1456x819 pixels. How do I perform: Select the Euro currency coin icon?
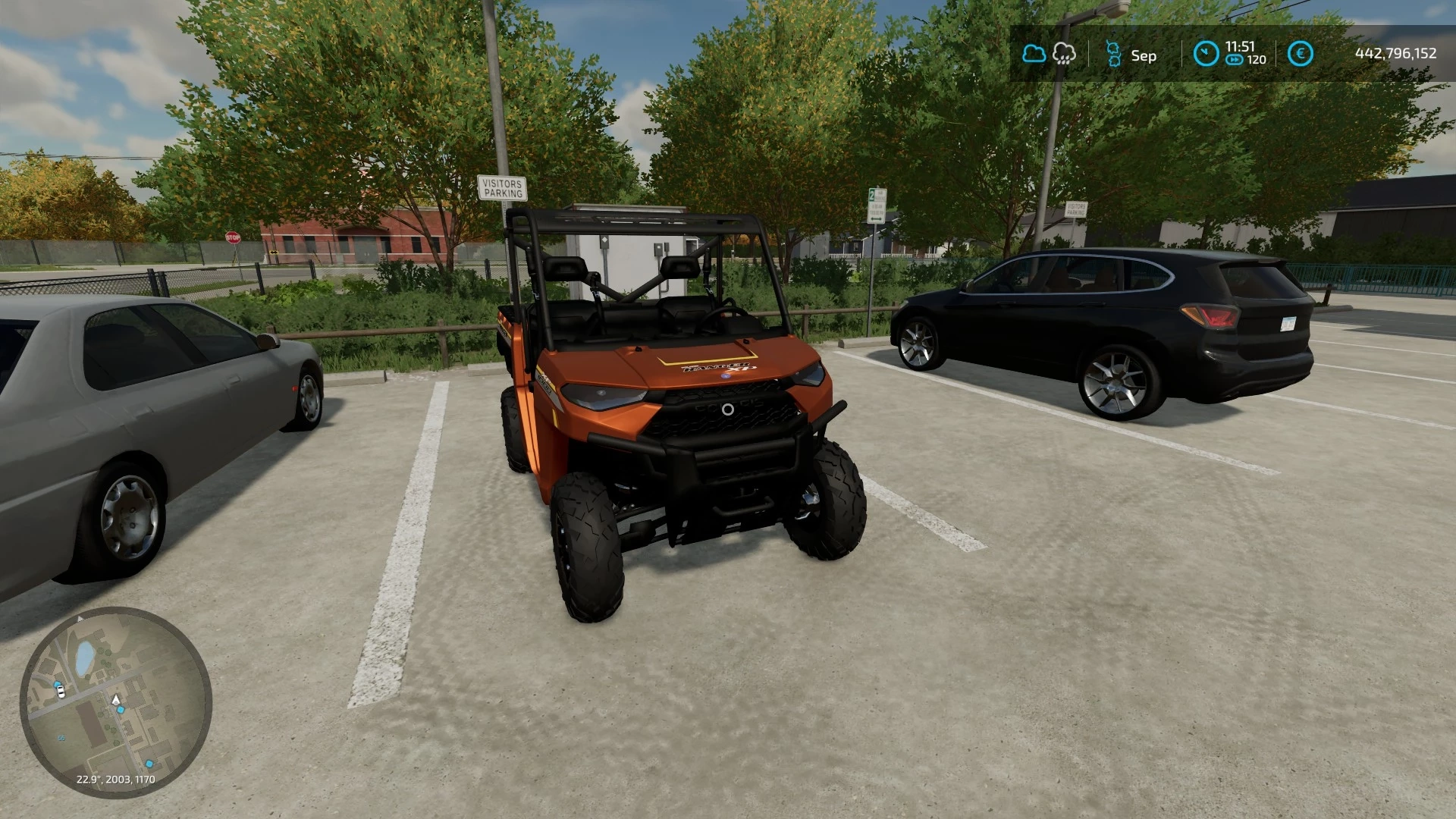(x=1301, y=53)
